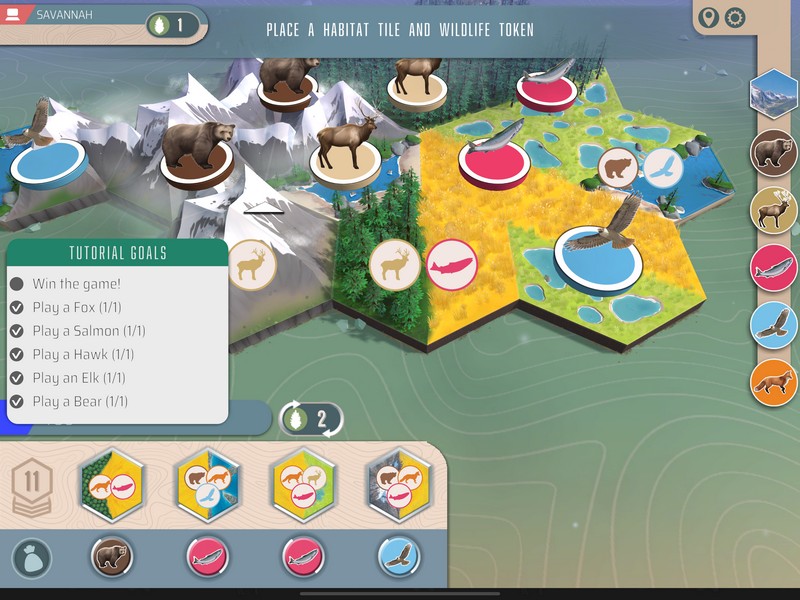This screenshot has height=600, width=800.
Task: View the bear scoring card icon
Action: tap(773, 153)
